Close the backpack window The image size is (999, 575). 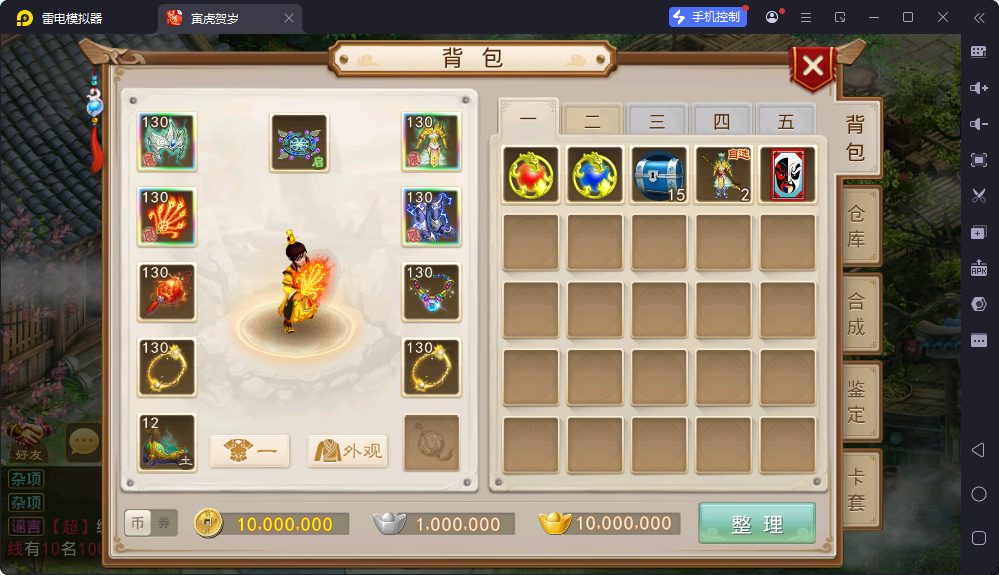coord(814,67)
